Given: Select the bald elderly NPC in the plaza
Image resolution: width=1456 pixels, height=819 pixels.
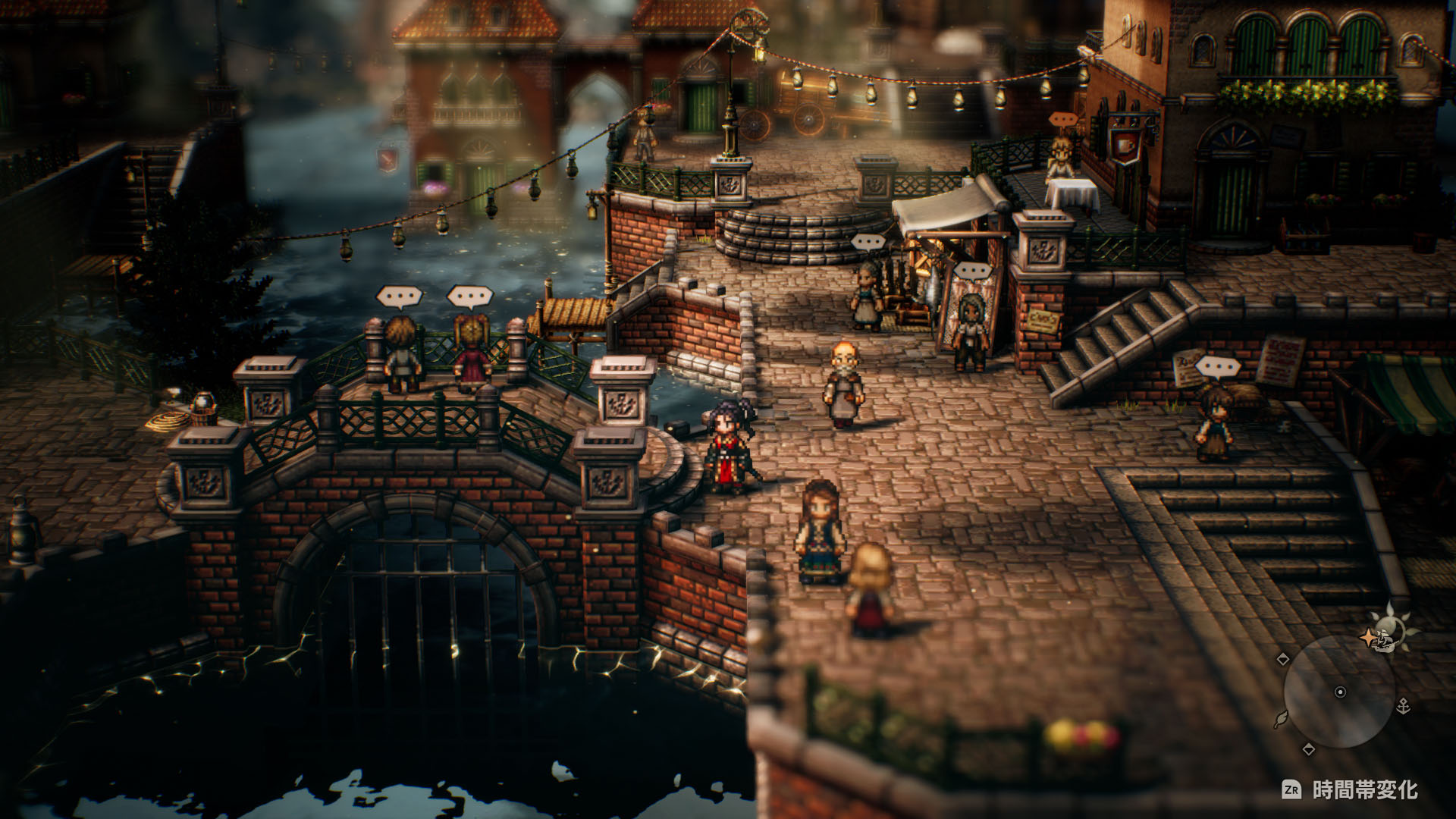Looking at the screenshot, I should coord(844,379).
